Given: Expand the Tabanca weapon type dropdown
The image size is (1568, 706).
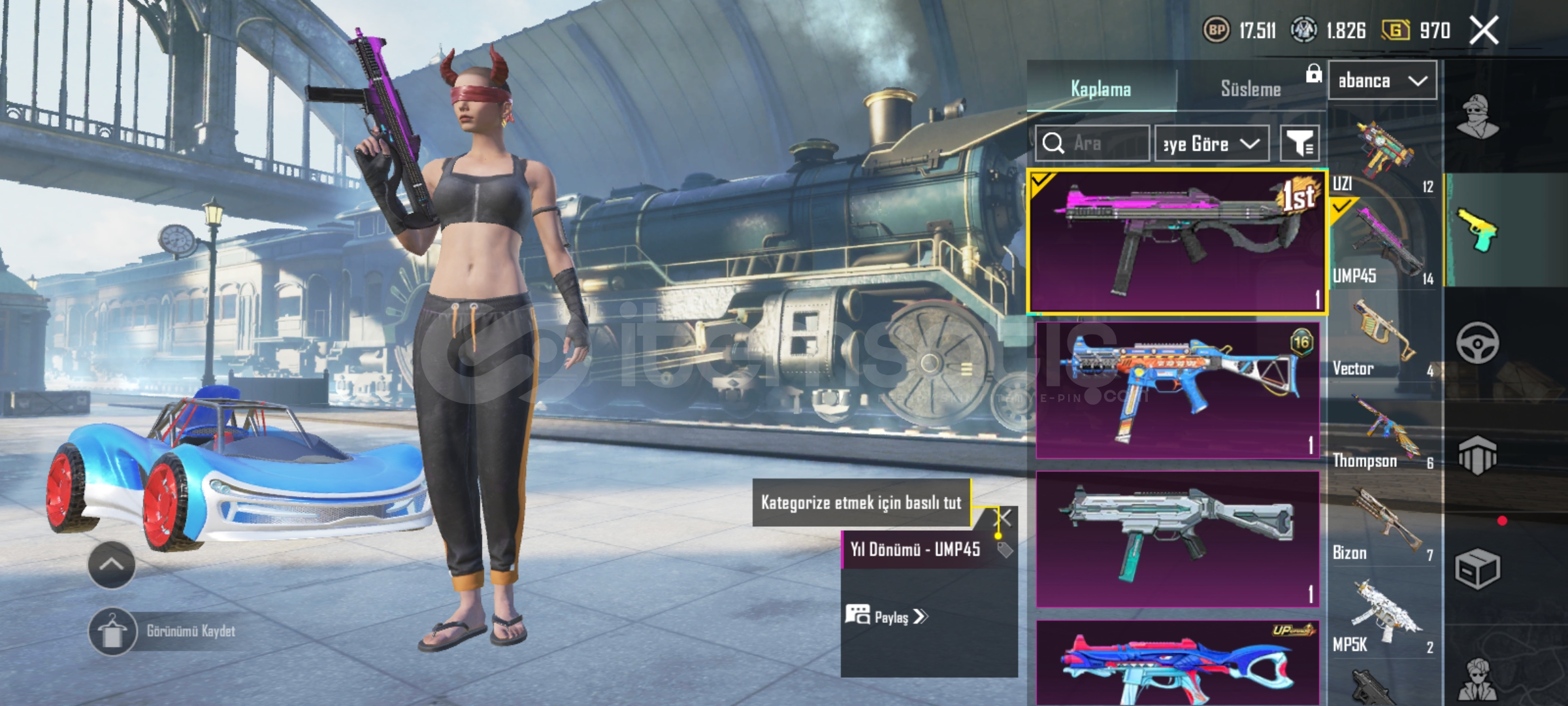Looking at the screenshot, I should click(x=1382, y=81).
